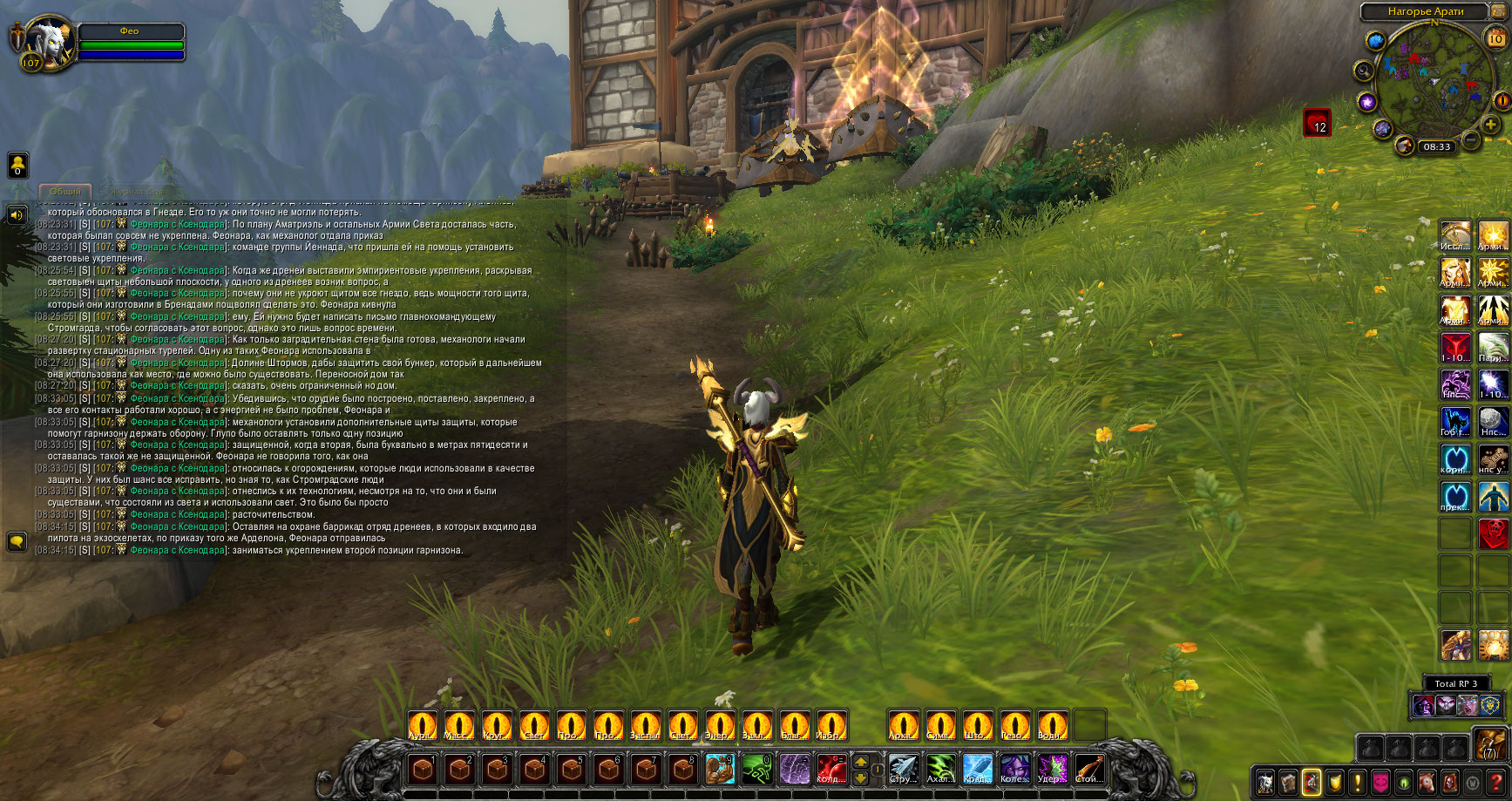
Task: Select the Общий chat tab
Action: [65, 191]
